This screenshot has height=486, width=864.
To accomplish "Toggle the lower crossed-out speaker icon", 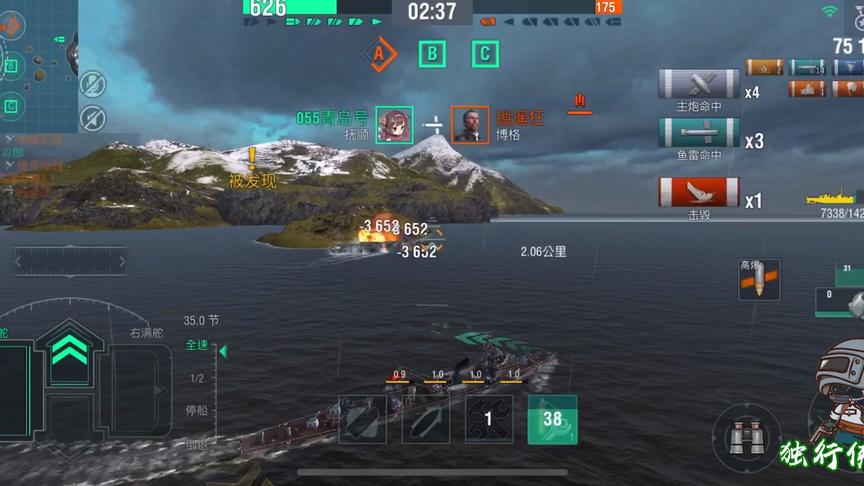I will pos(92,117).
